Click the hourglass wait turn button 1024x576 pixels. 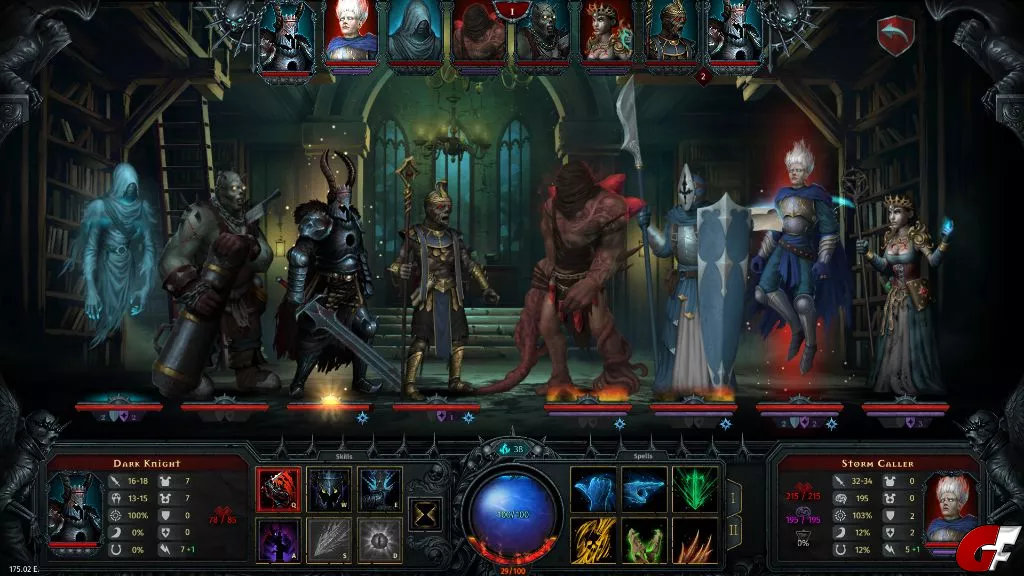(x=427, y=514)
